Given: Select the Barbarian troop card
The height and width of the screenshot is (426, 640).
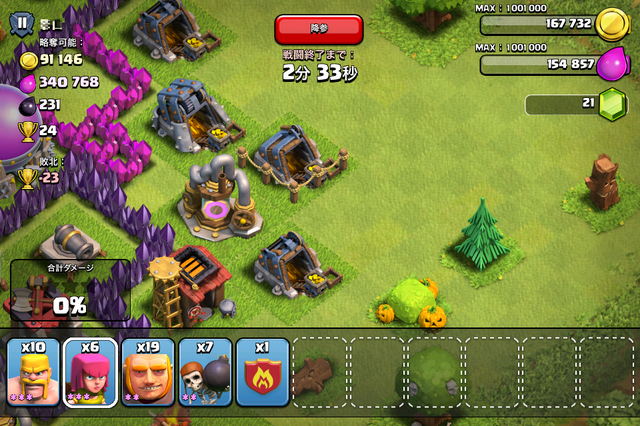Looking at the screenshot, I should click(x=34, y=372).
